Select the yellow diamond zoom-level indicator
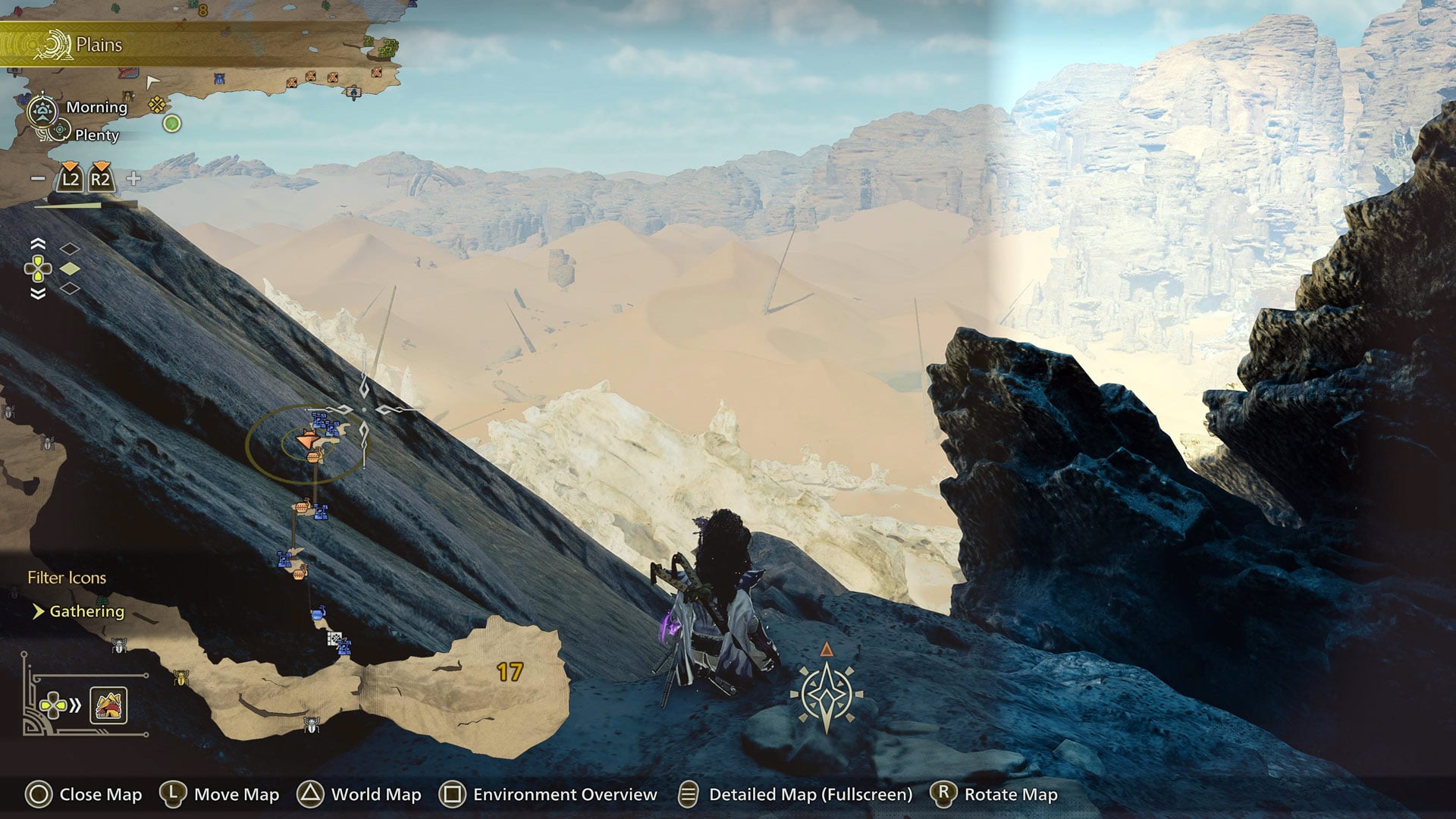This screenshot has height=819, width=1456. point(70,268)
